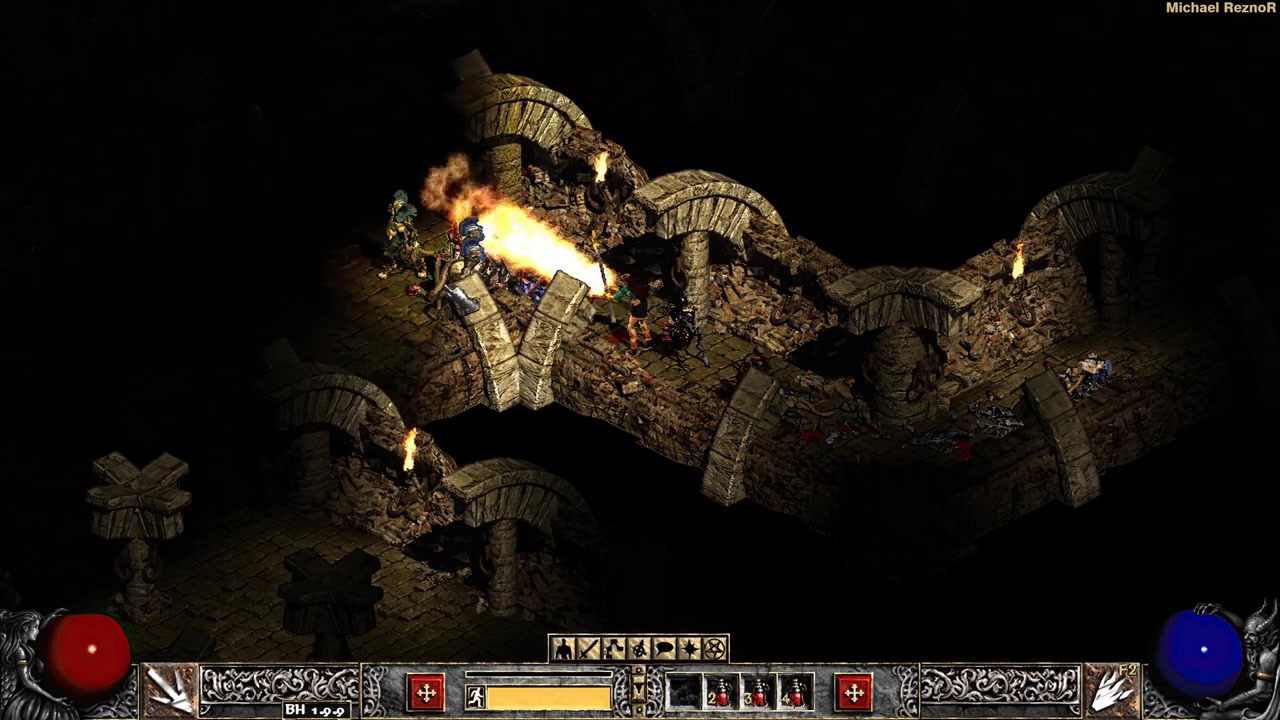Open the skill tree icon

coord(613,650)
